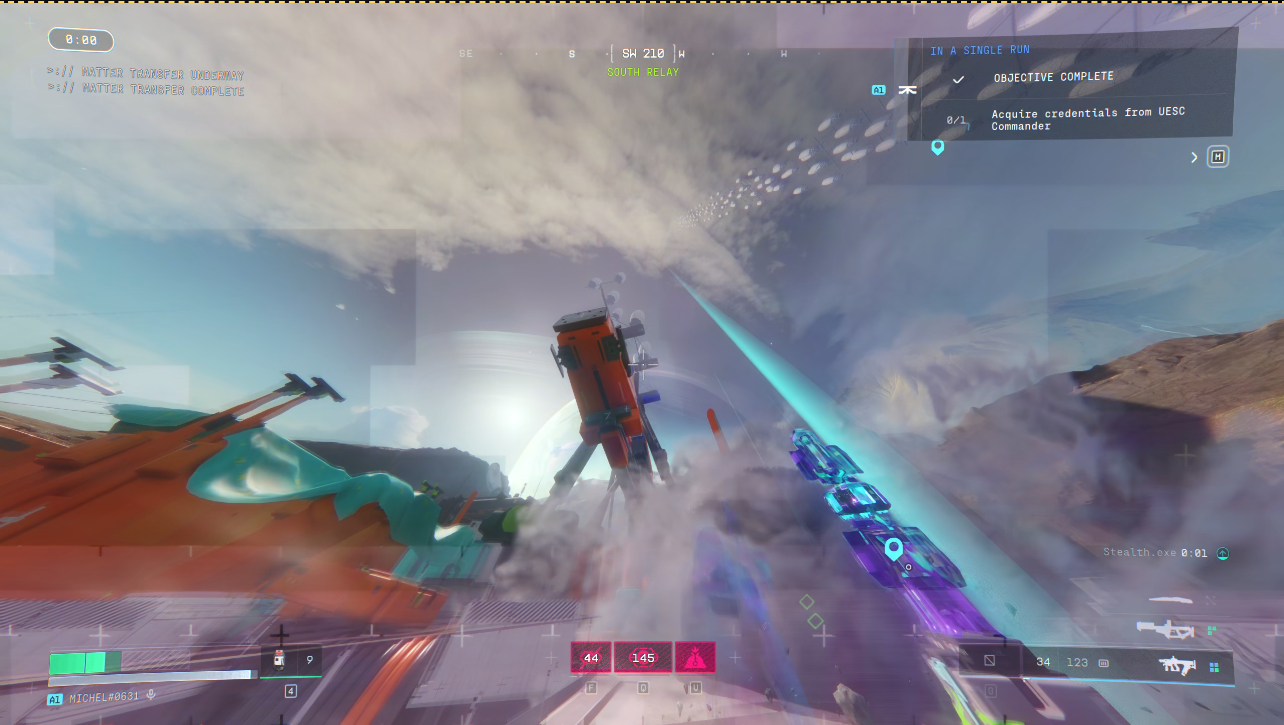Click the cyan waypoint marker on the weapon
The width and height of the screenshot is (1284, 725).
[893, 548]
